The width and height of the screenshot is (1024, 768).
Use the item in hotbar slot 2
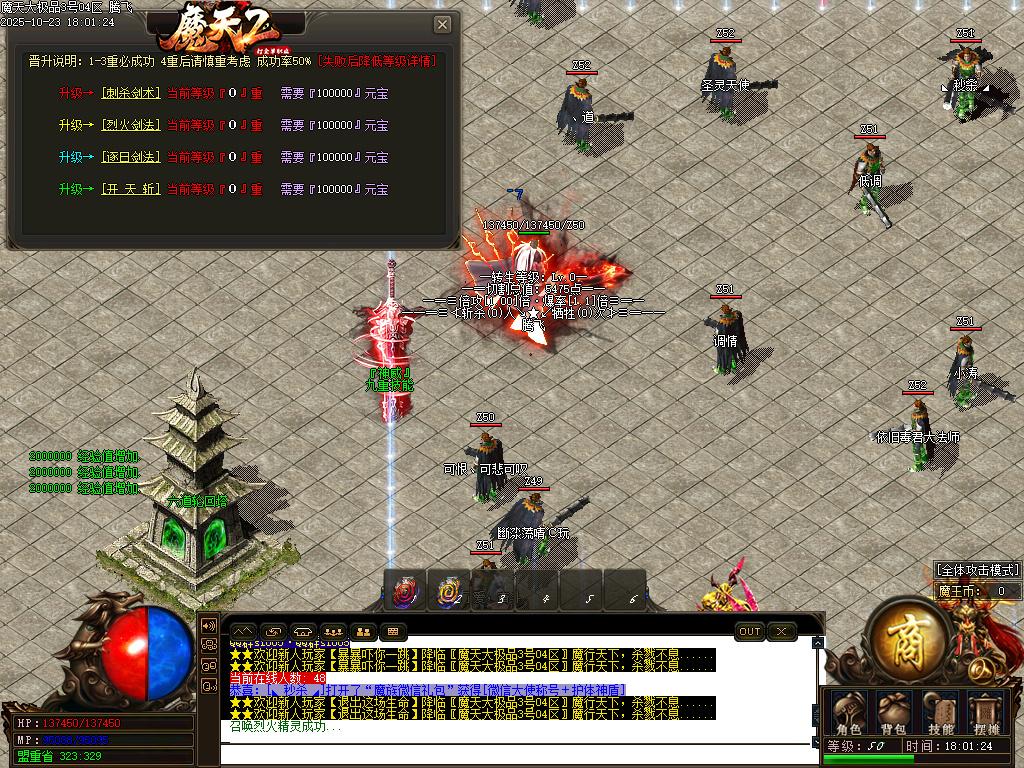449,591
